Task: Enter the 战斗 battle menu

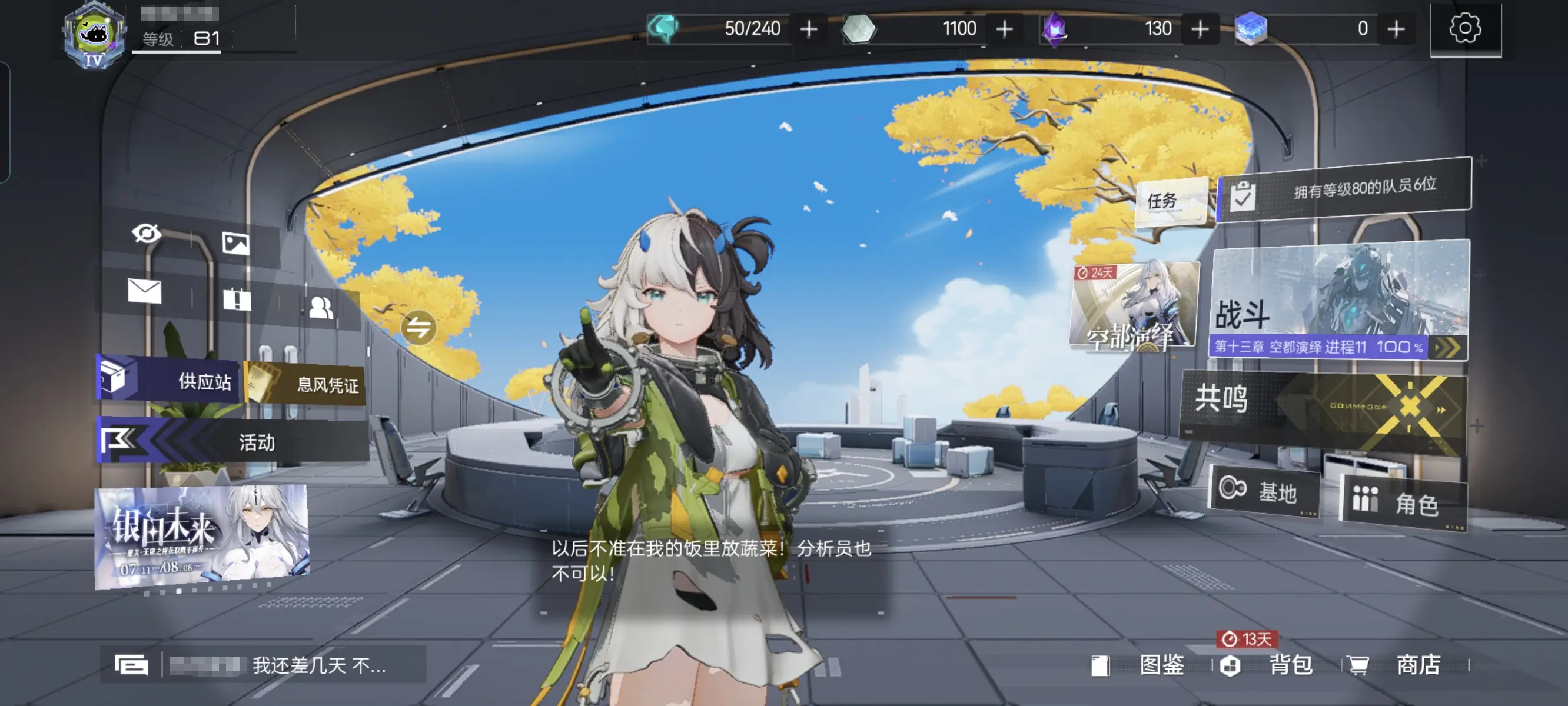Action: click(1339, 299)
